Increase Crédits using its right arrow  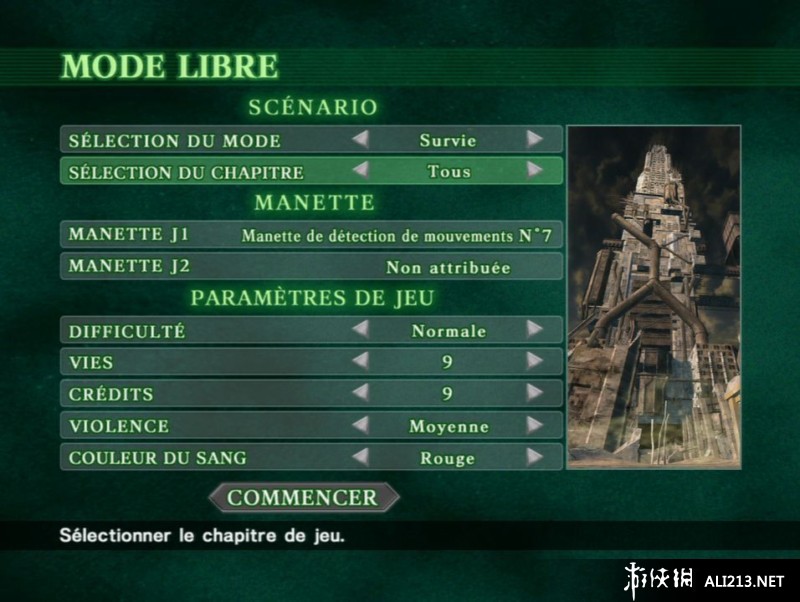click(x=535, y=393)
